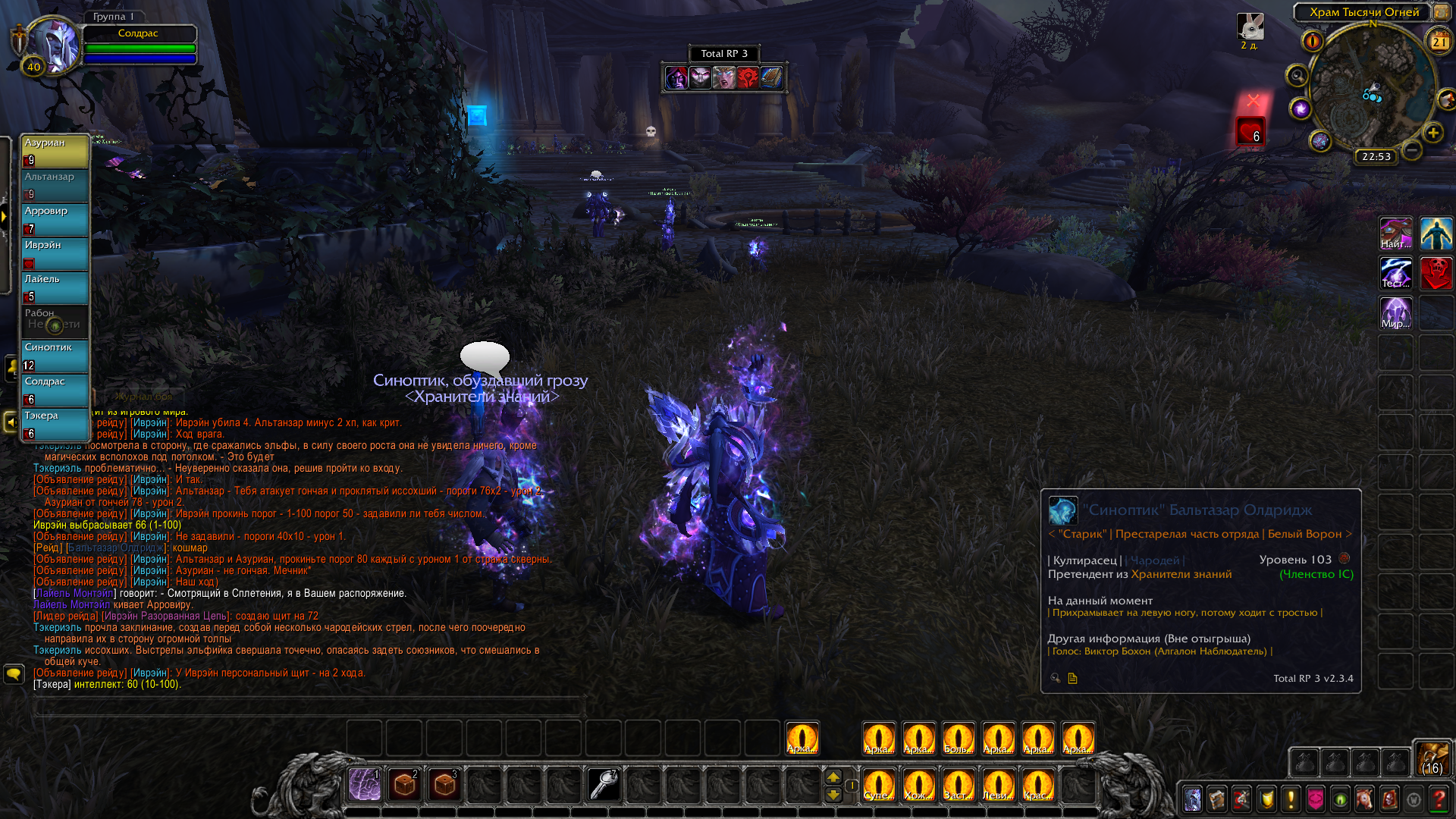The height and width of the screenshot is (819, 1456).
Task: Open the calendar showing day 21
Action: [1439, 42]
